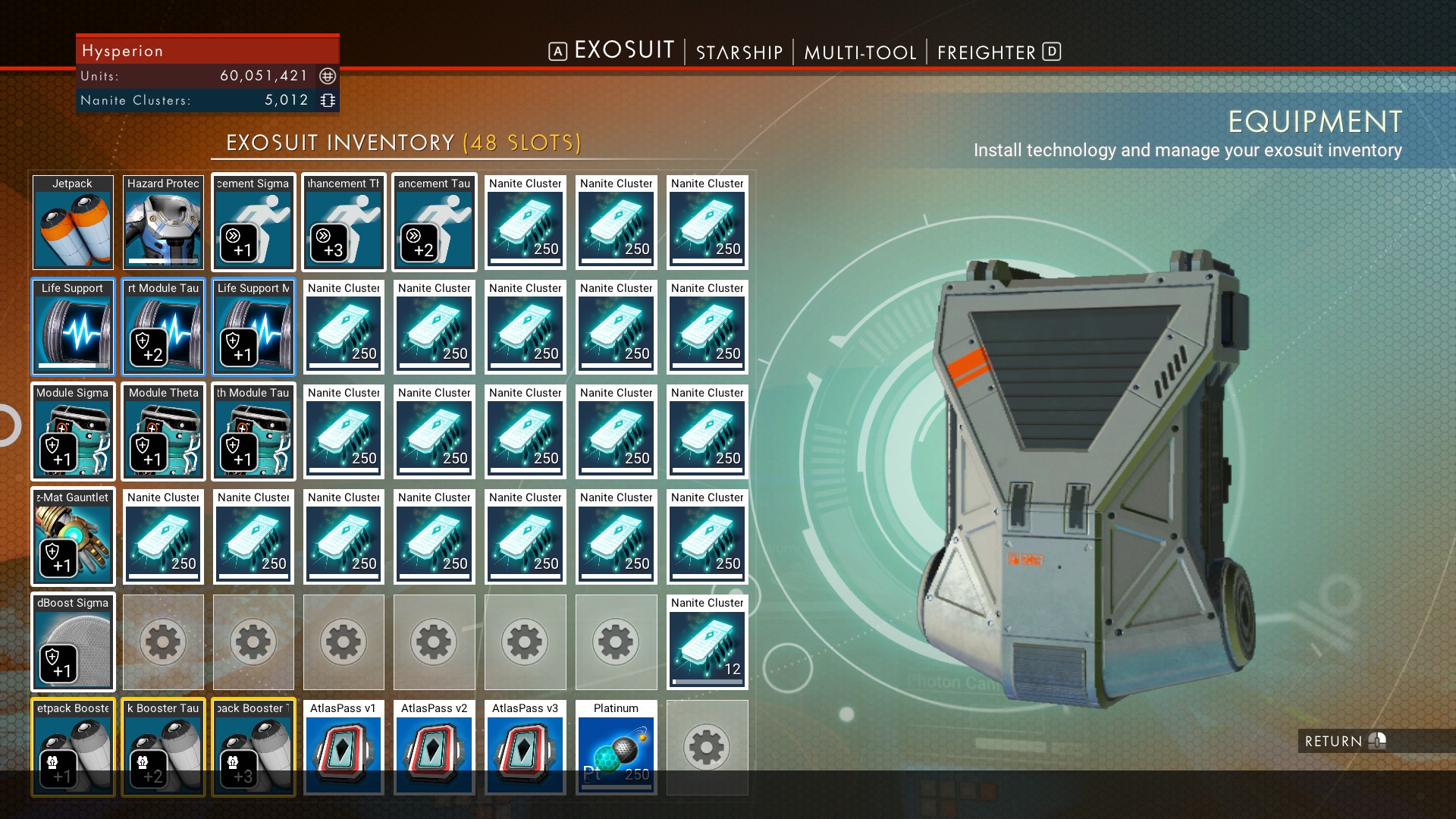Open the Hazard Protection slot
Screen dimensions: 1456x819
coord(162,222)
